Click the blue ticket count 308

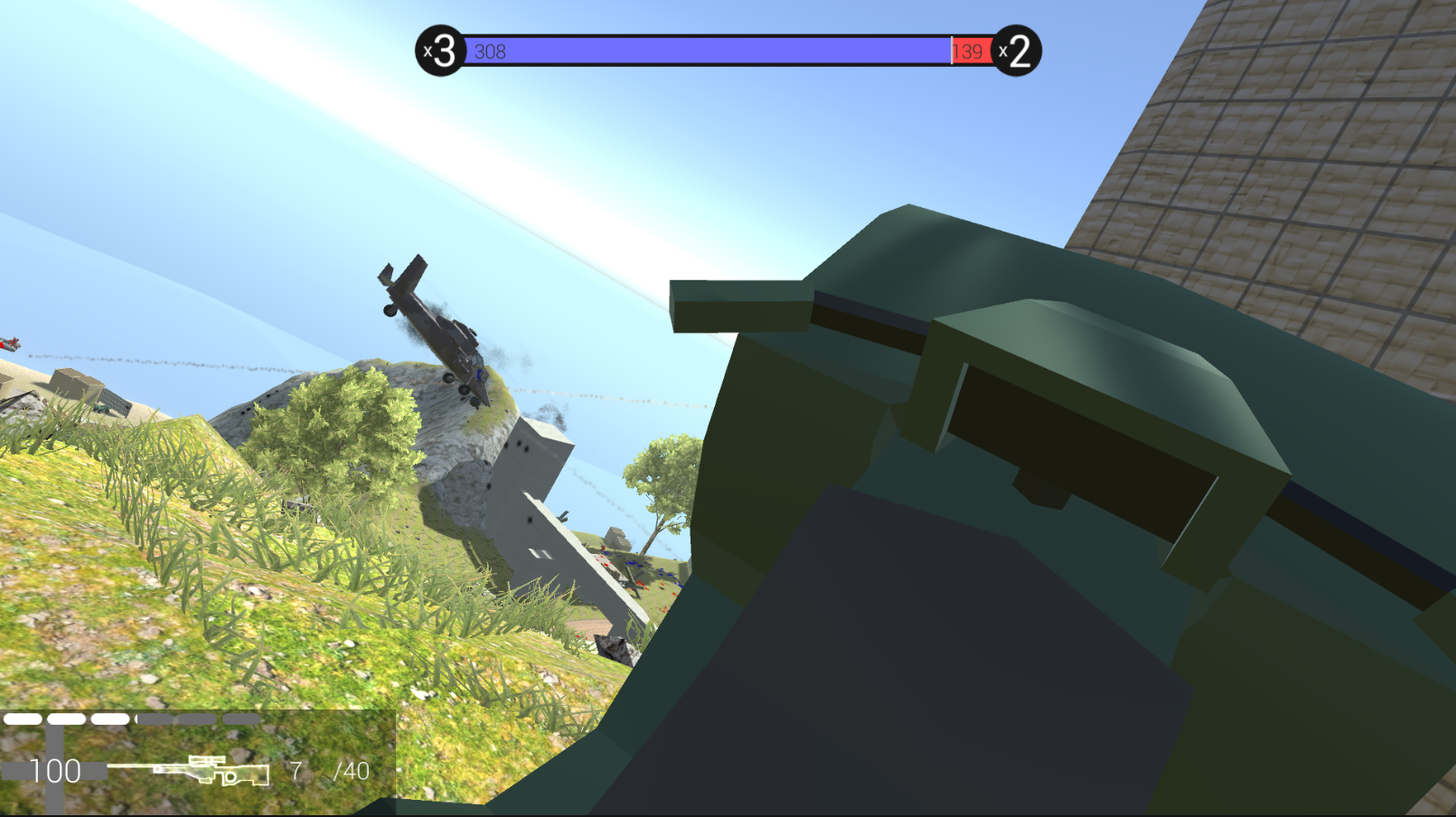pos(489,51)
